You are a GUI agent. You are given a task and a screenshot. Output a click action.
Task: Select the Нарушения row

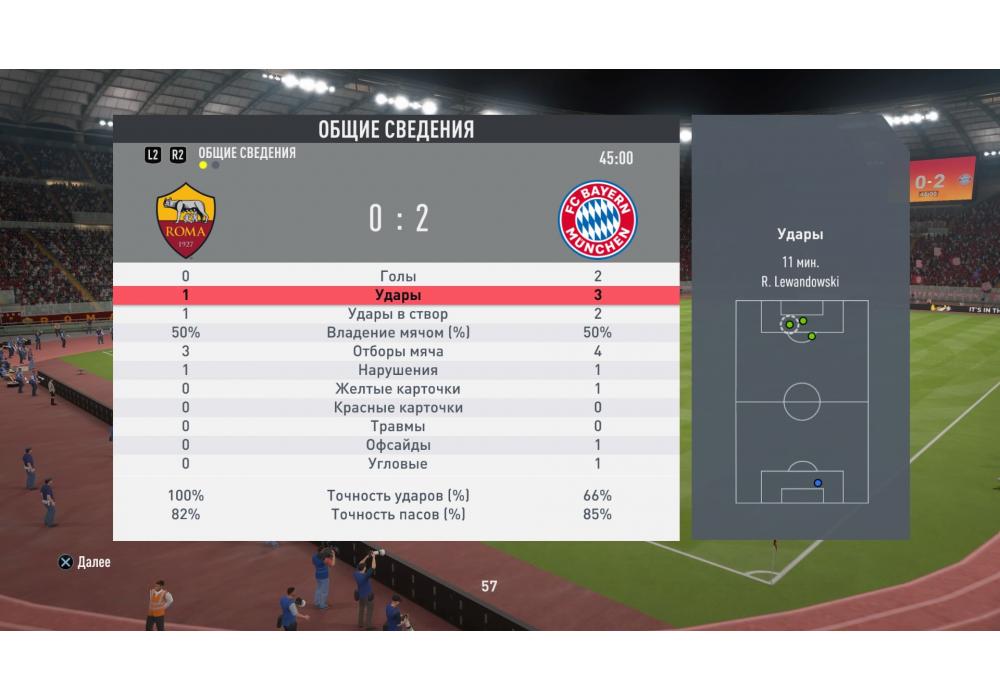pyautogui.click(x=397, y=371)
